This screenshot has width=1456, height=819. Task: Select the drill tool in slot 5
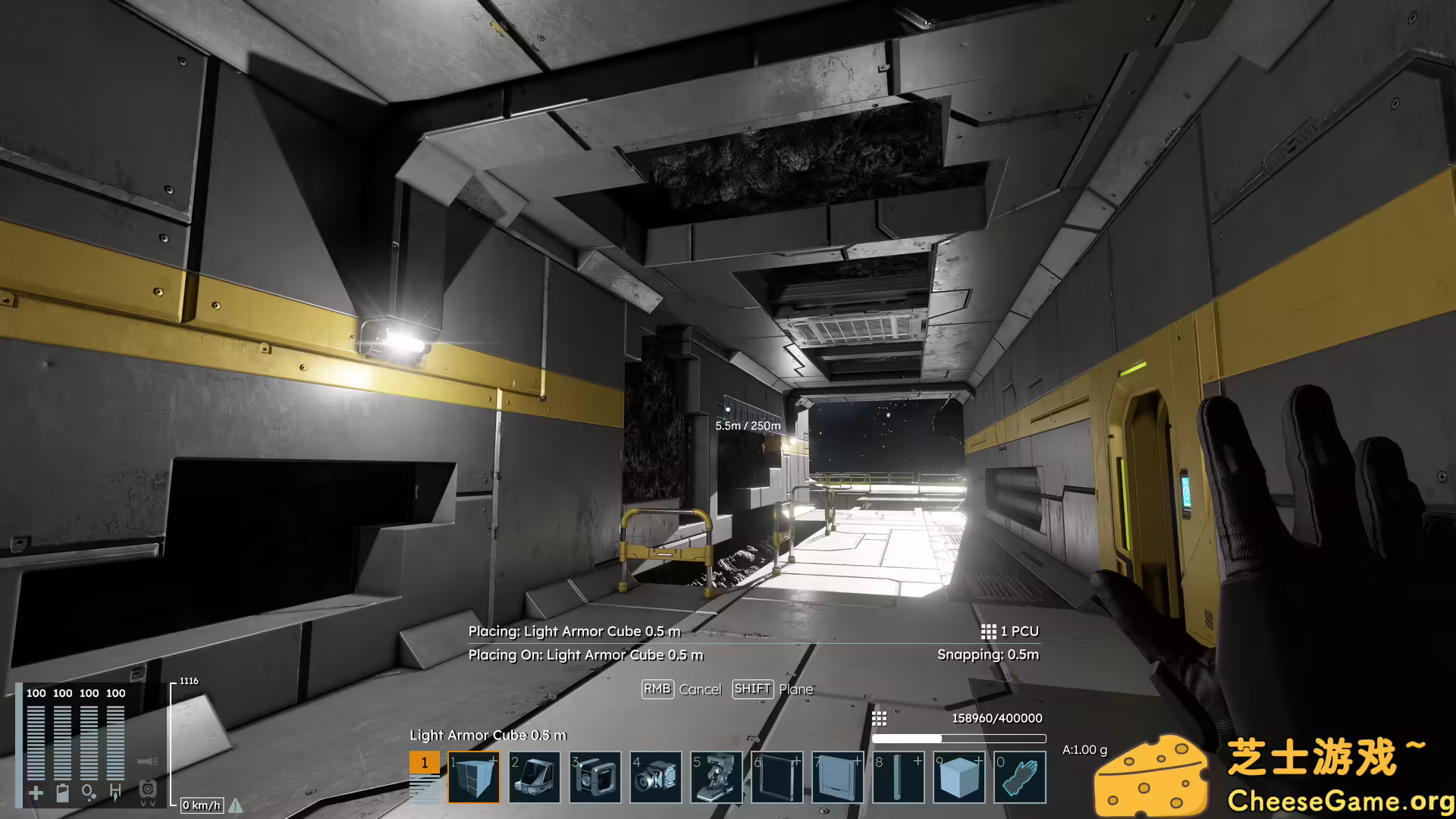click(717, 777)
